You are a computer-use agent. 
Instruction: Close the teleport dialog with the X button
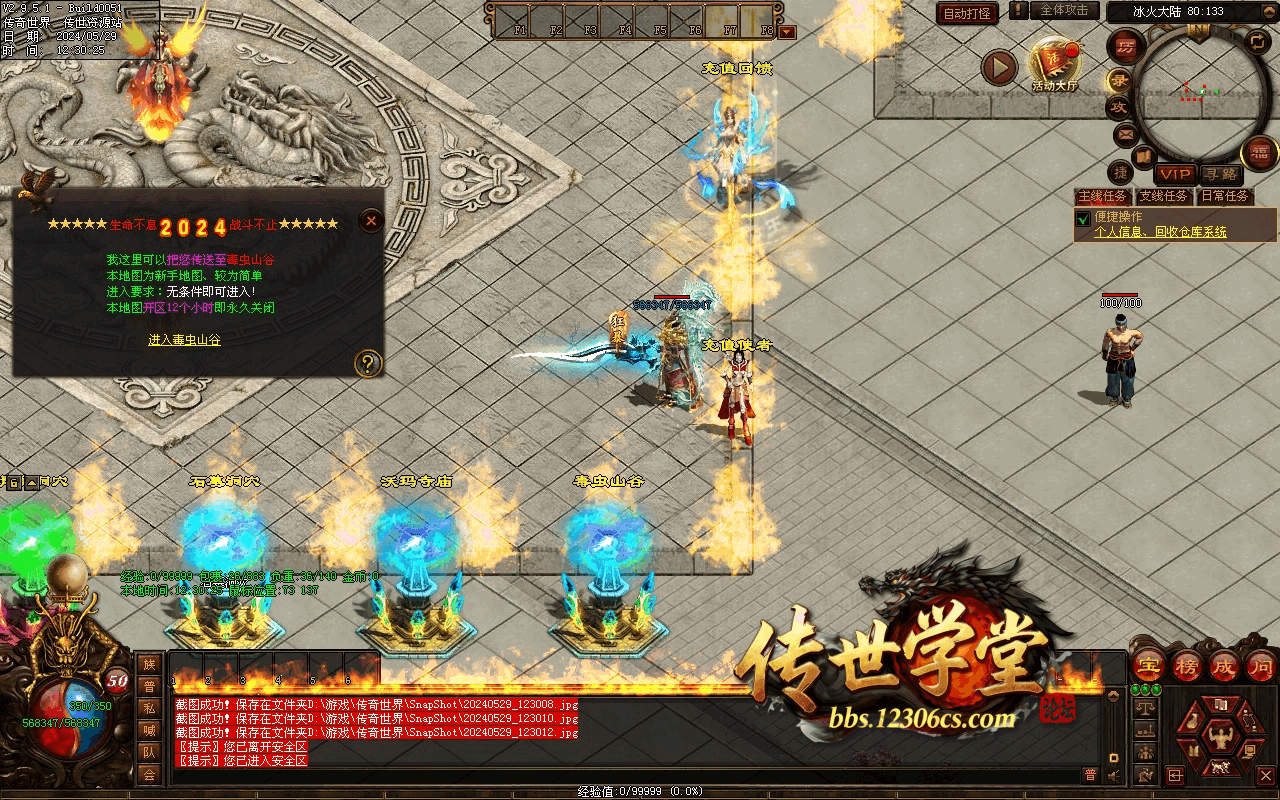tap(371, 221)
